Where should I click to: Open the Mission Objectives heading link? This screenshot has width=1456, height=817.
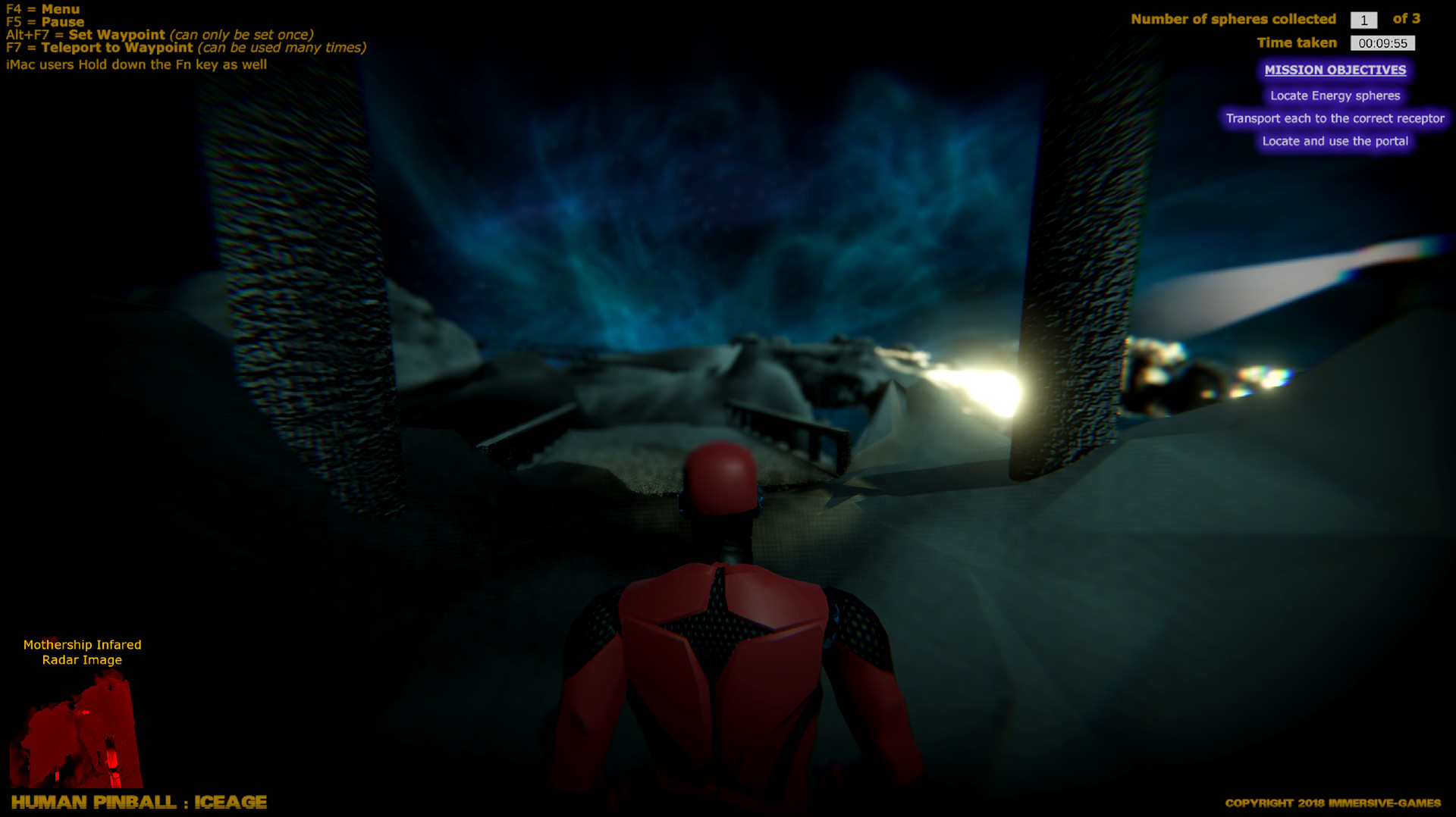click(x=1335, y=70)
